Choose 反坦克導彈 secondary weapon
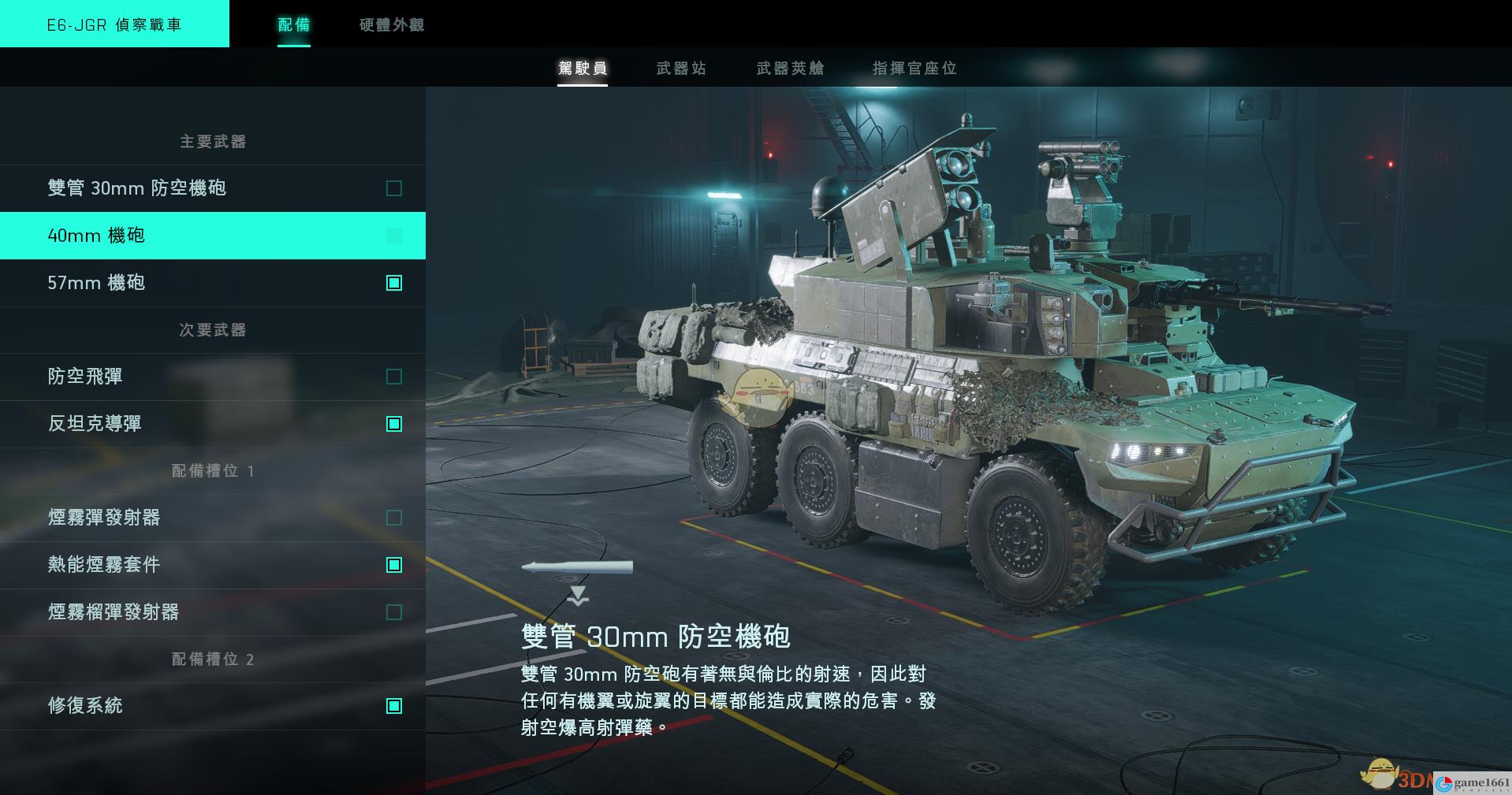 point(213,424)
